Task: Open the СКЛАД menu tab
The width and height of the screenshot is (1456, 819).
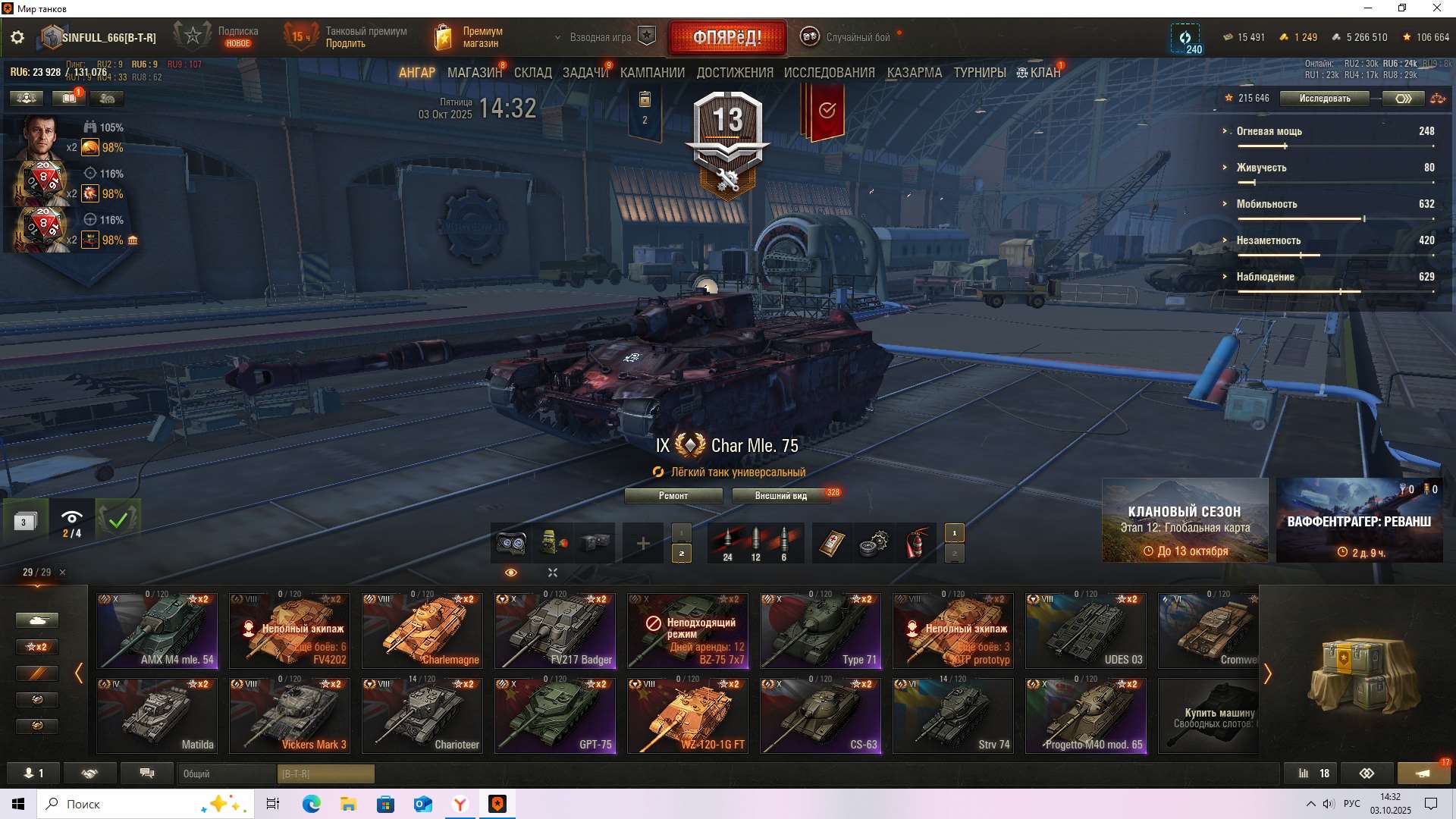Action: click(533, 72)
